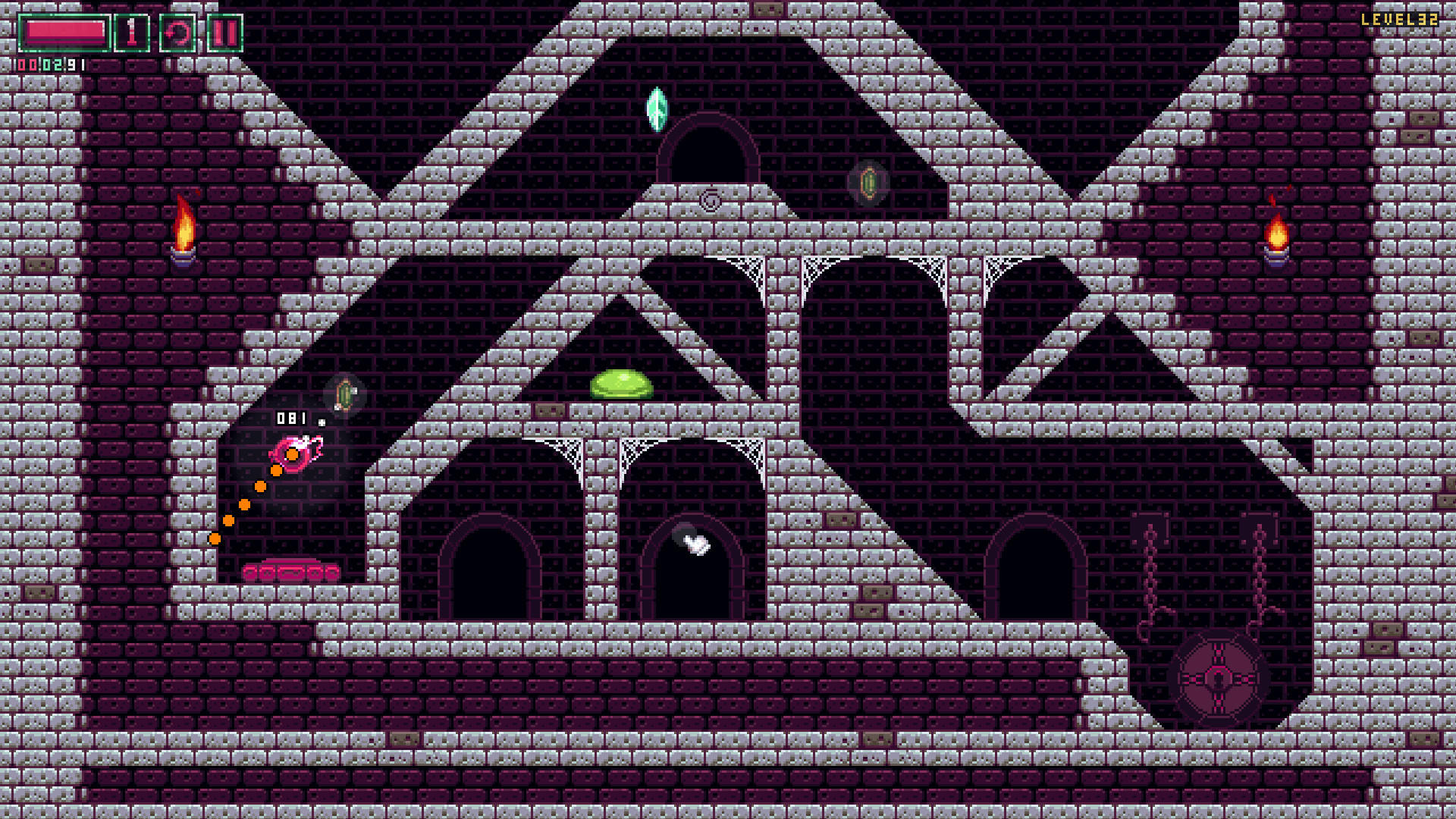
Task: Click the power value 081 above the player
Action: pyautogui.click(x=290, y=416)
